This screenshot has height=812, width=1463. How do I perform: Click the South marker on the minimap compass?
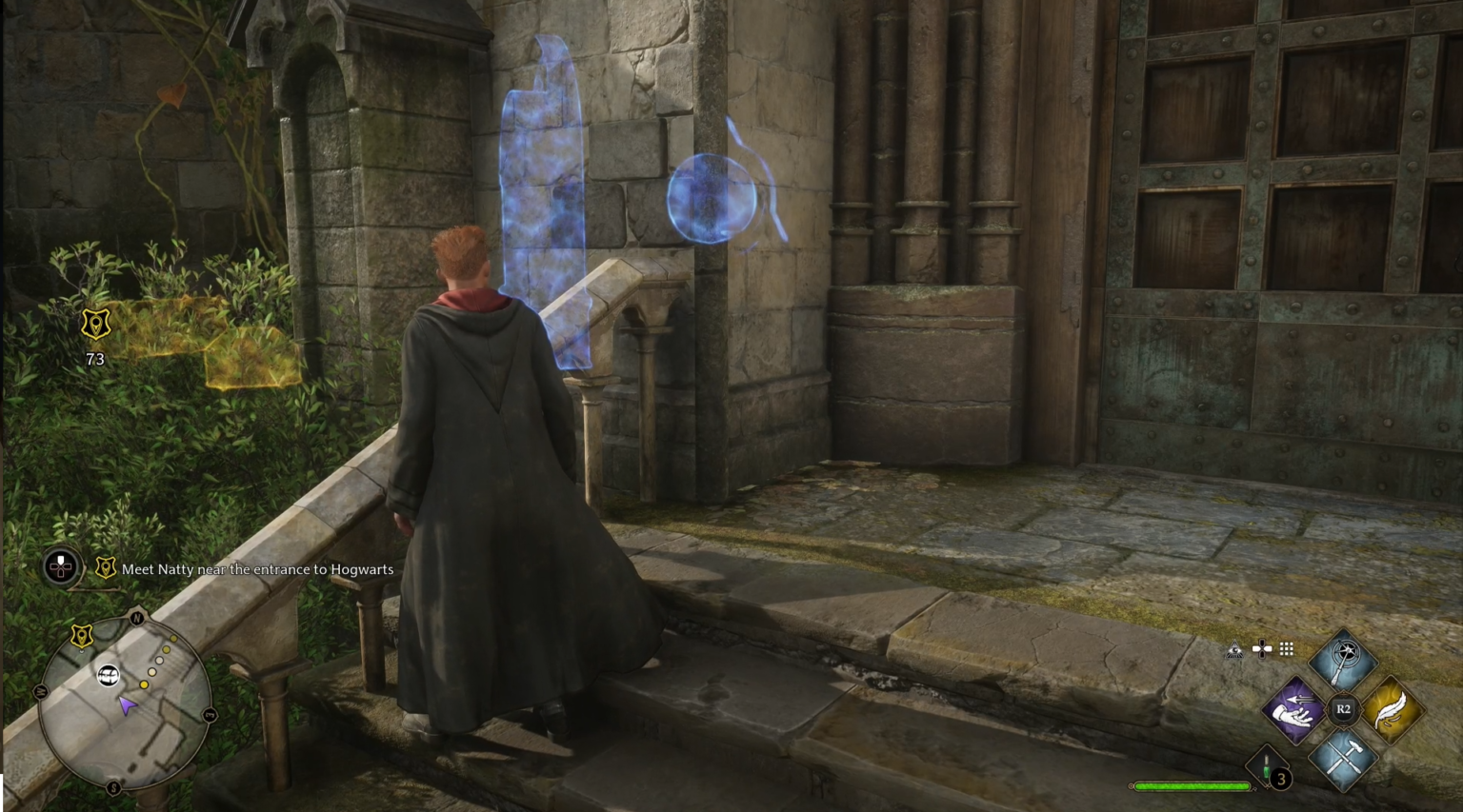(x=113, y=786)
